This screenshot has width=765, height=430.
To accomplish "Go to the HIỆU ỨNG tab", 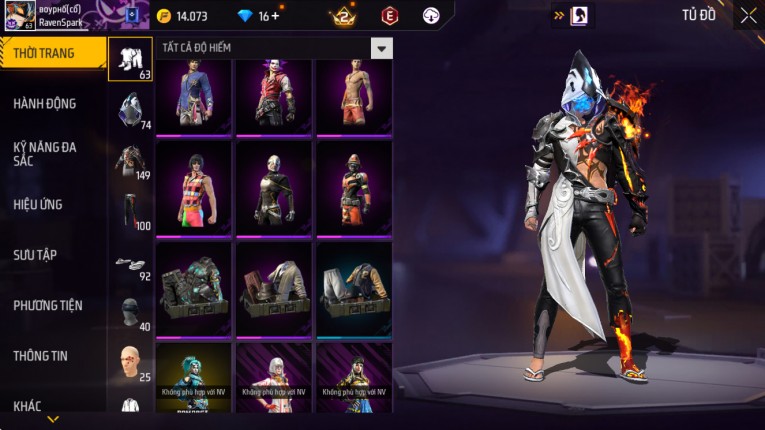I will click(x=38, y=204).
